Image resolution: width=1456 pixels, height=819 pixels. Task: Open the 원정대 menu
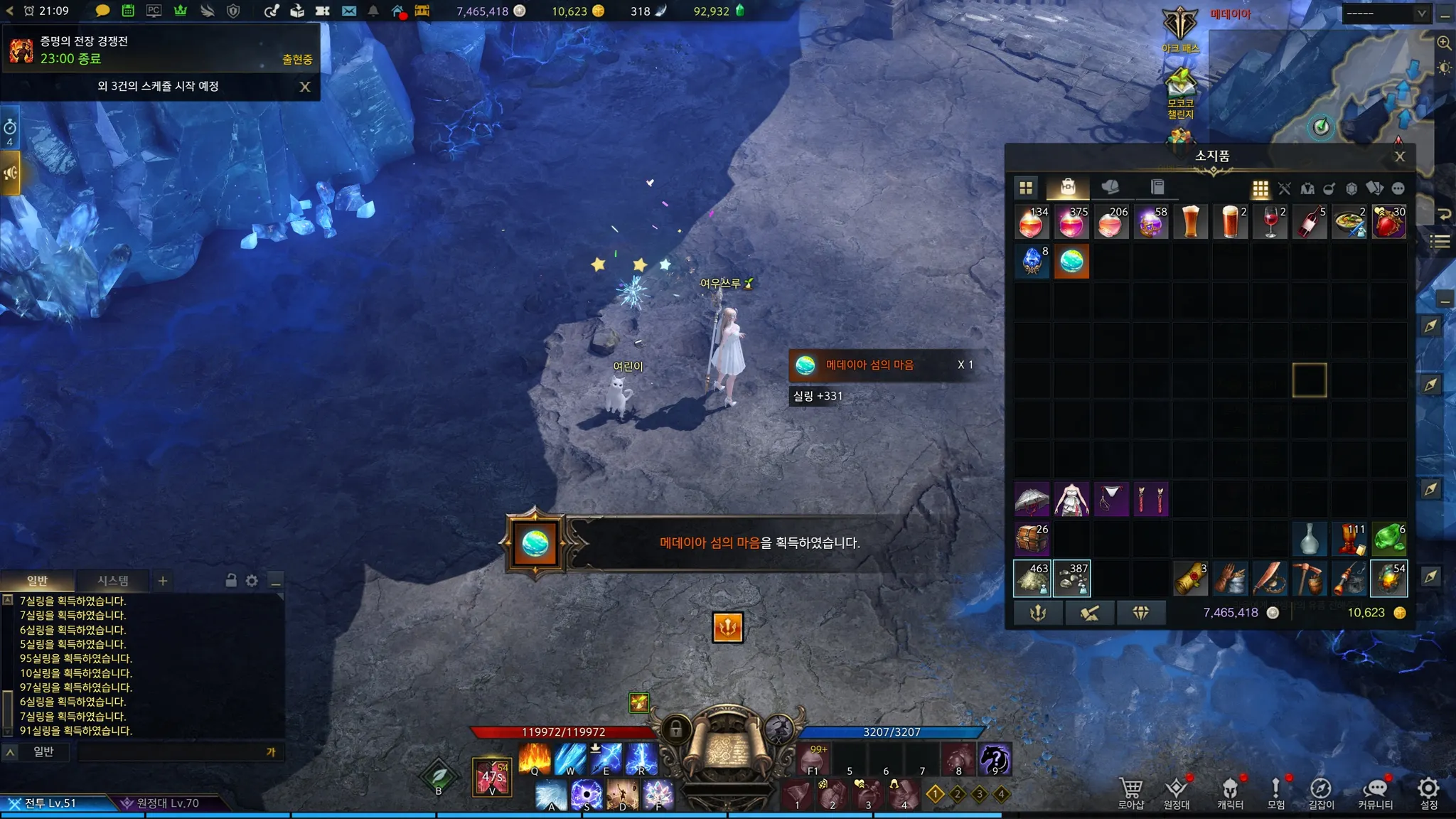1177,792
